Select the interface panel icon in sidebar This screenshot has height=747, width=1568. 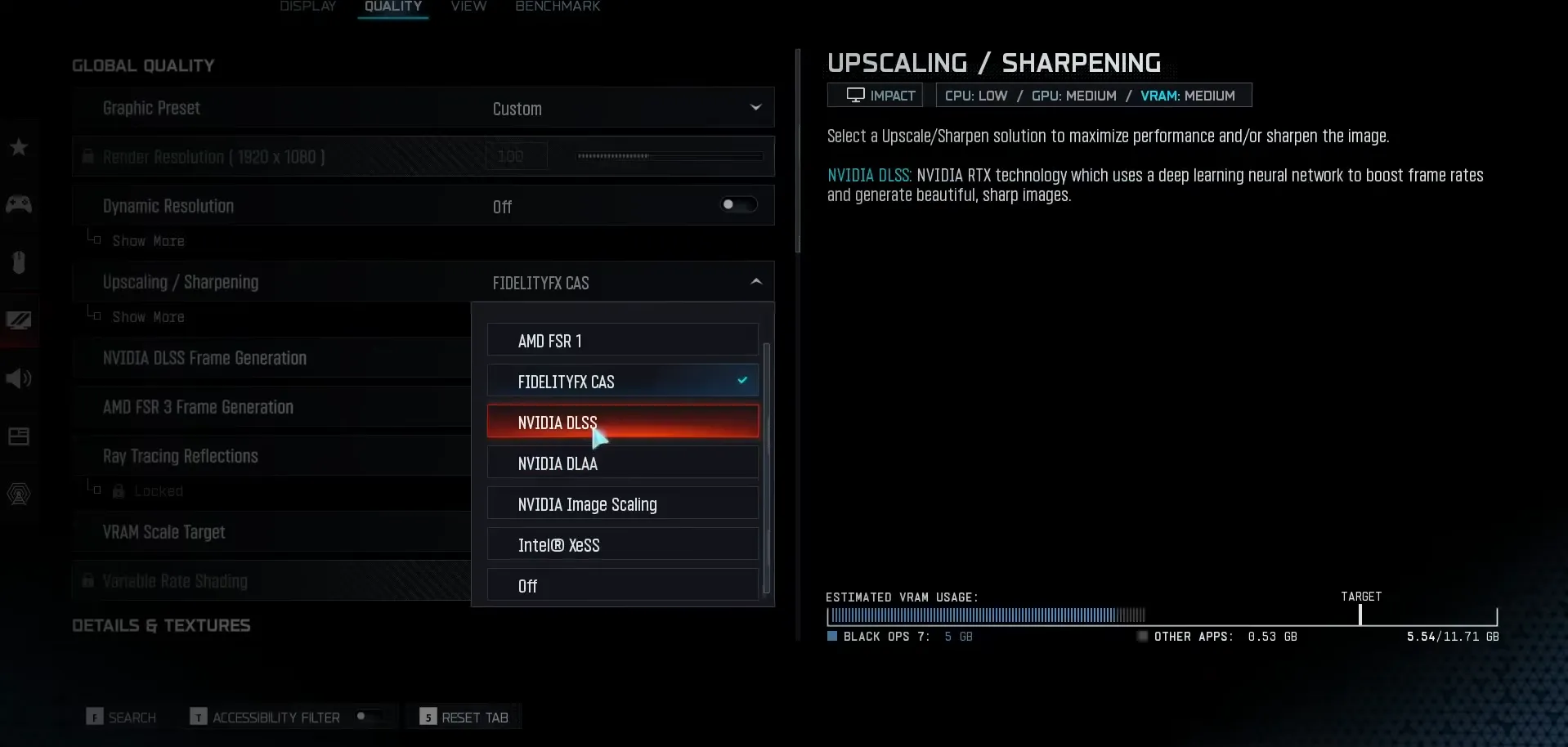[x=18, y=436]
